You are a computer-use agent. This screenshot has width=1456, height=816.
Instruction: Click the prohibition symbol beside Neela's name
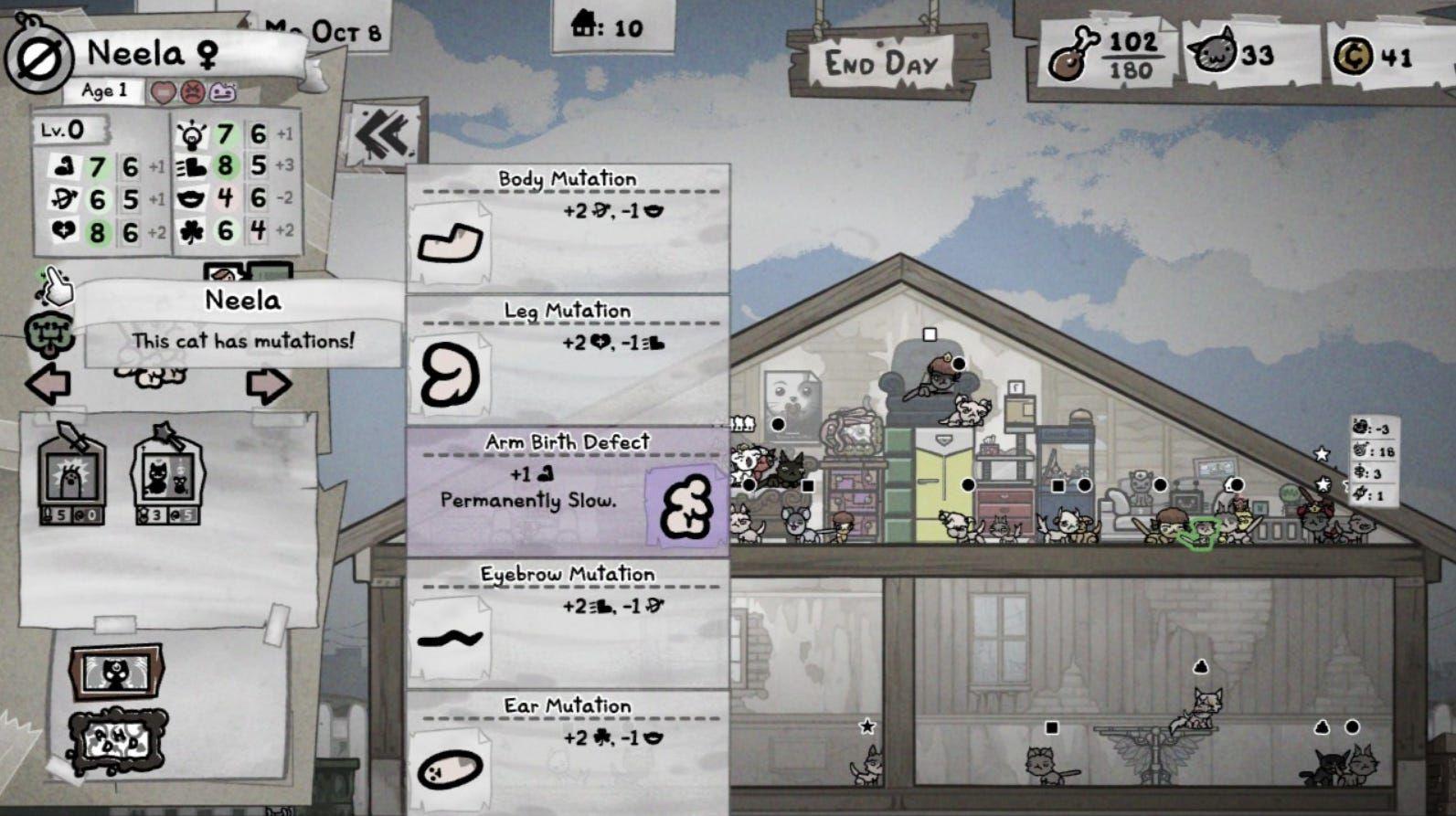coord(40,57)
